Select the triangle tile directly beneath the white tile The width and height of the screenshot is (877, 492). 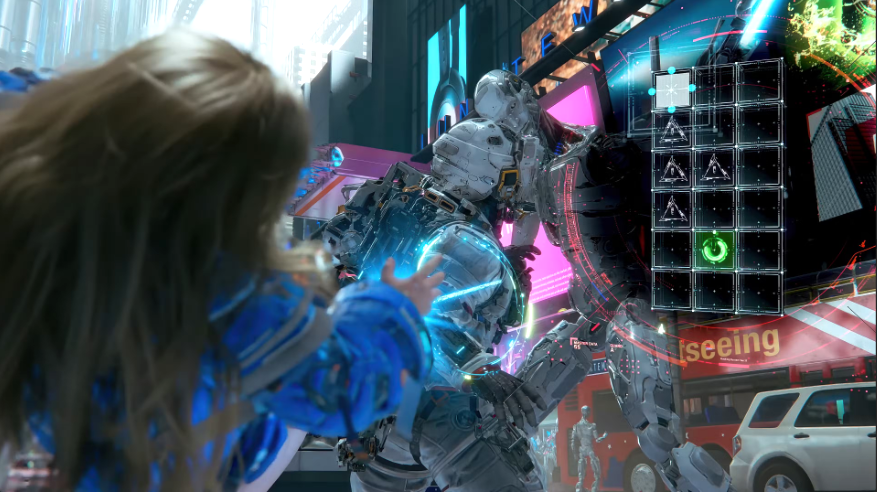673,128
